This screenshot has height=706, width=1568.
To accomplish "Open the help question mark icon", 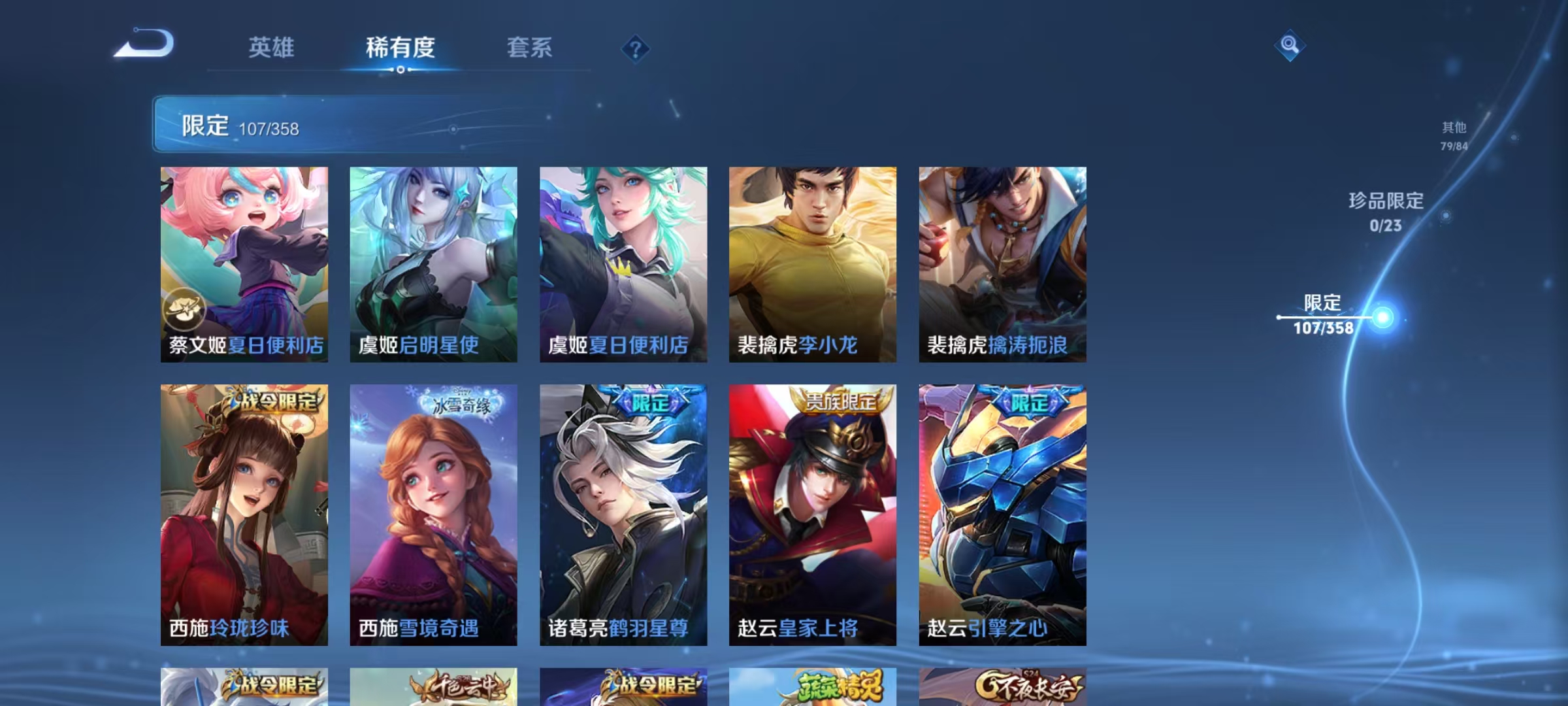I will (634, 48).
